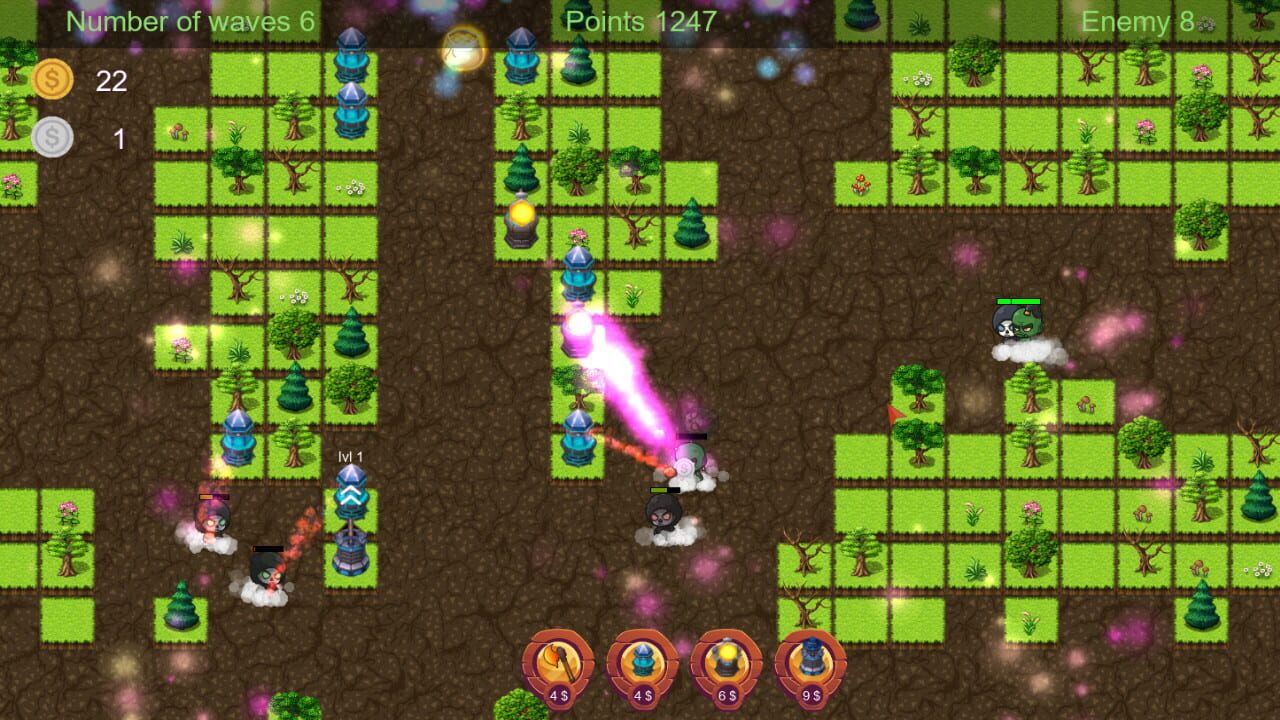This screenshot has width=1280, height=720.
Task: Select the axe weapon in the shop
Action: coord(556,659)
